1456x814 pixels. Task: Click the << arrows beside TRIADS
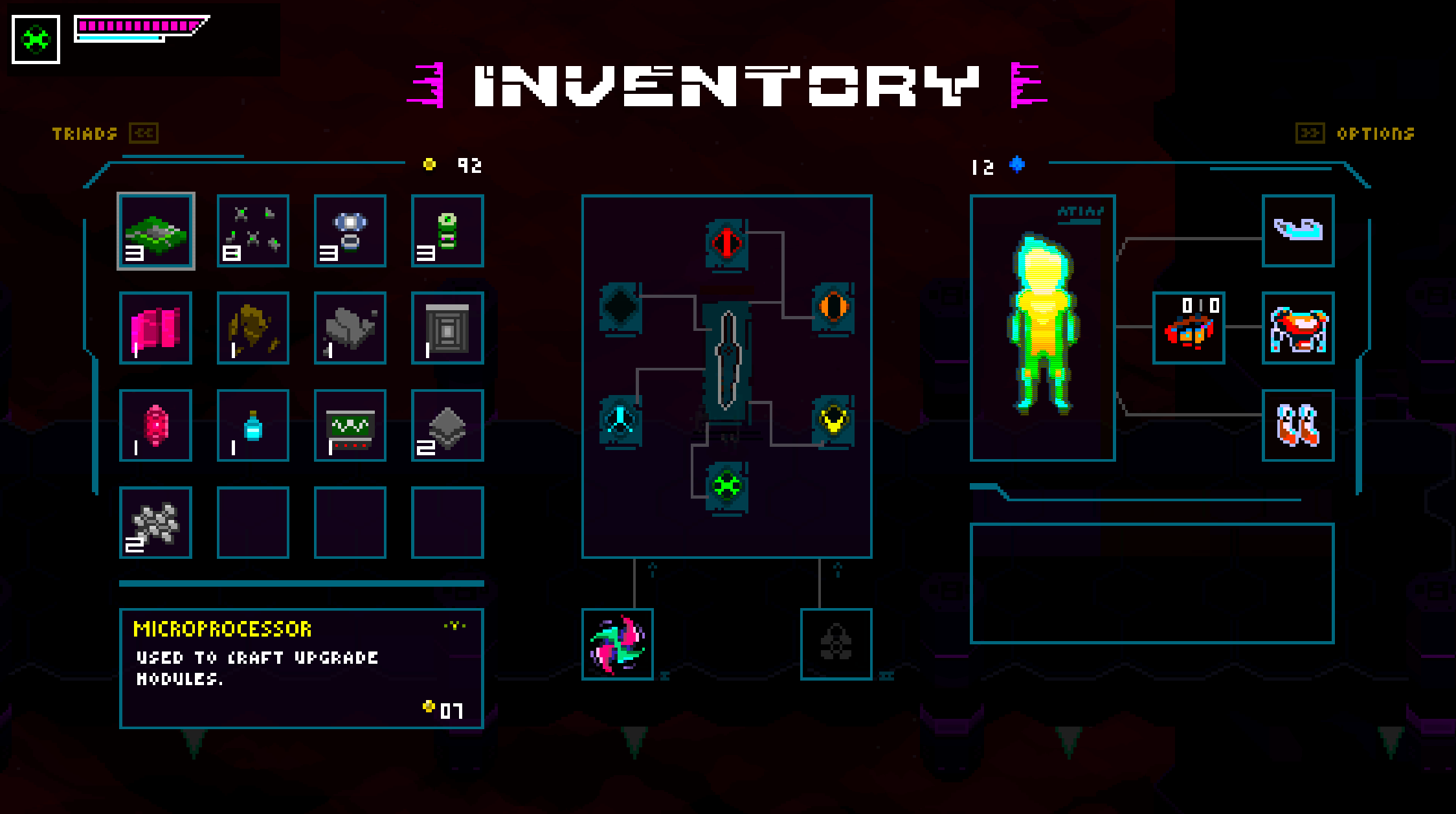[x=144, y=133]
